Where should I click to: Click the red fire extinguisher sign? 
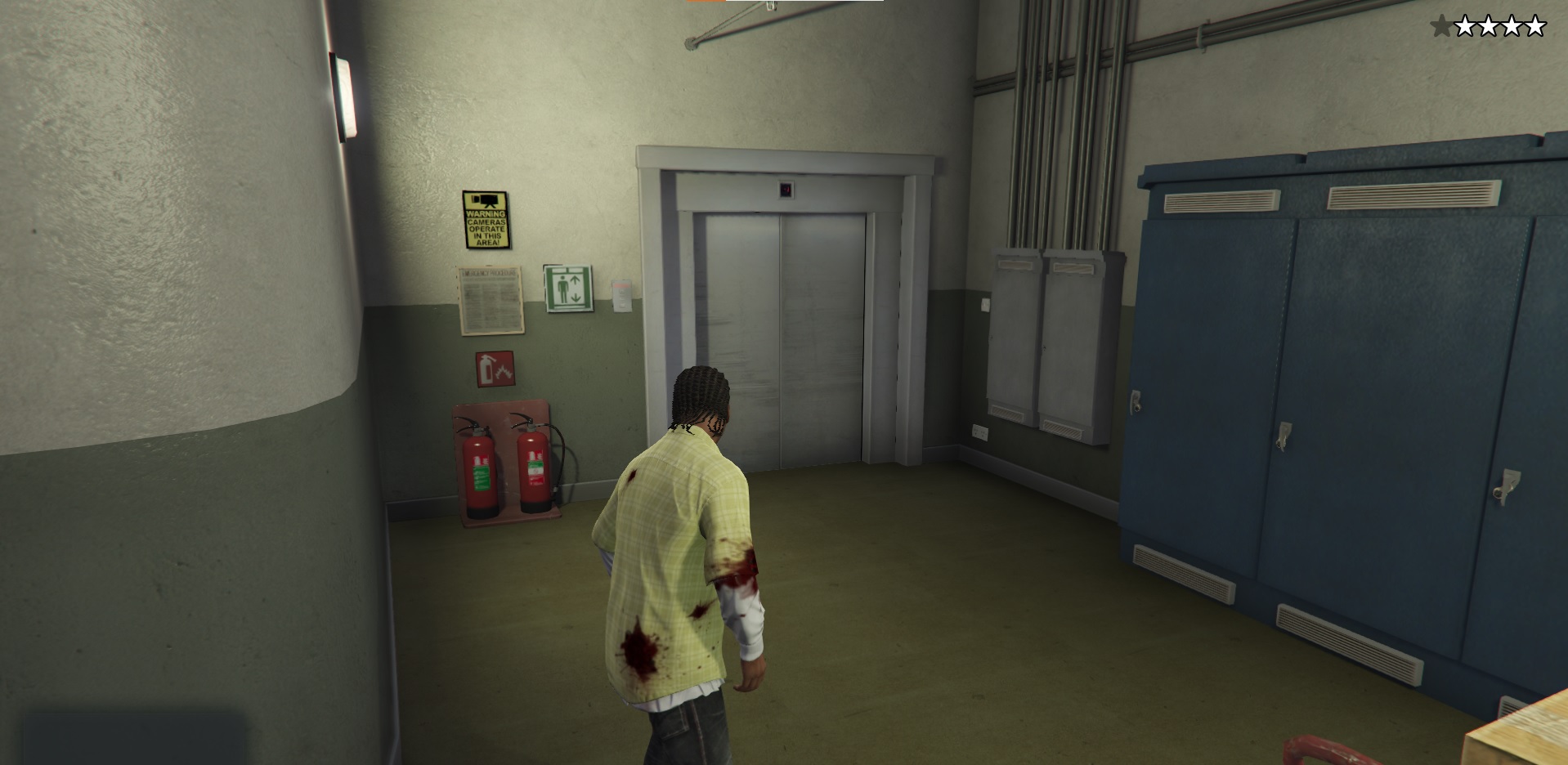tap(494, 369)
